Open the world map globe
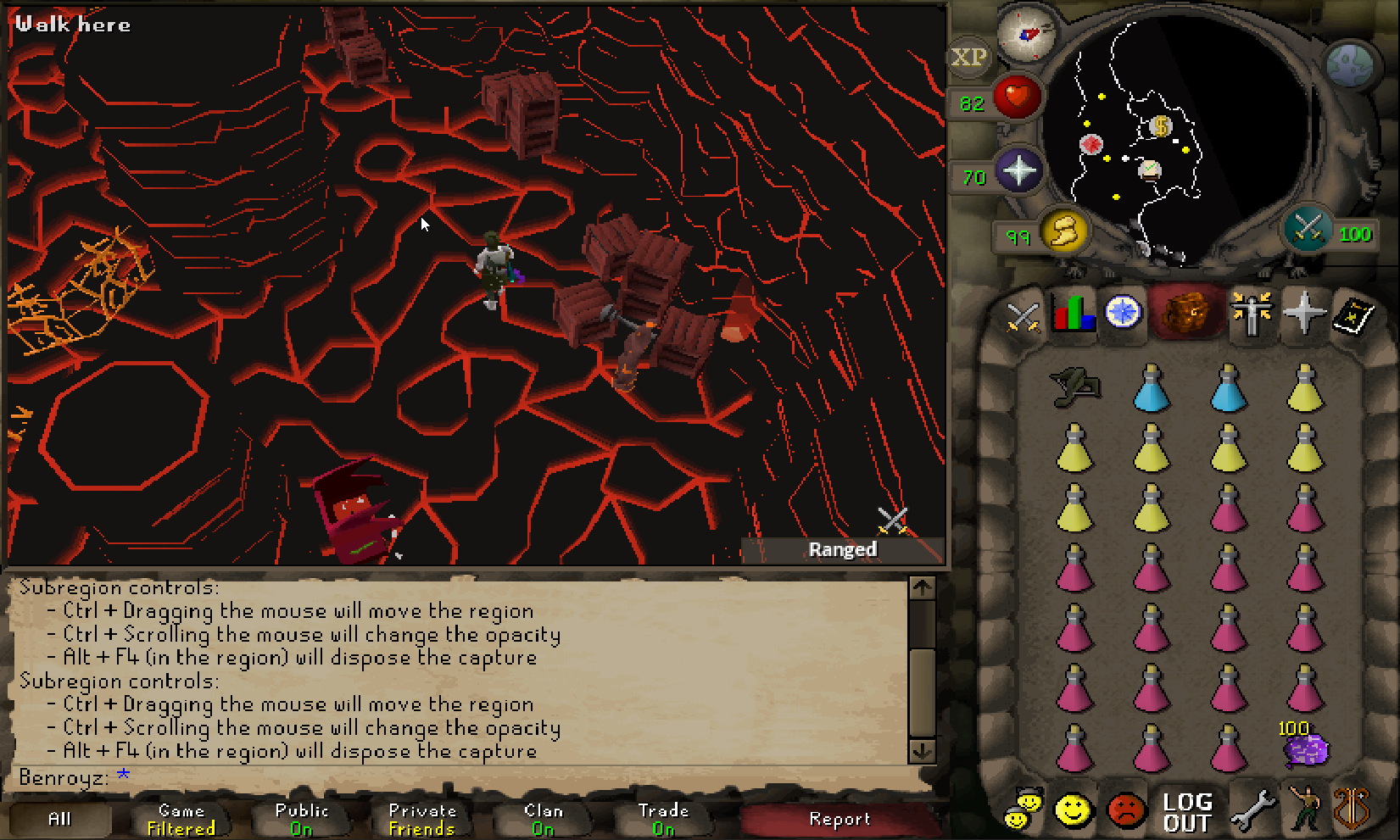 1349,64
